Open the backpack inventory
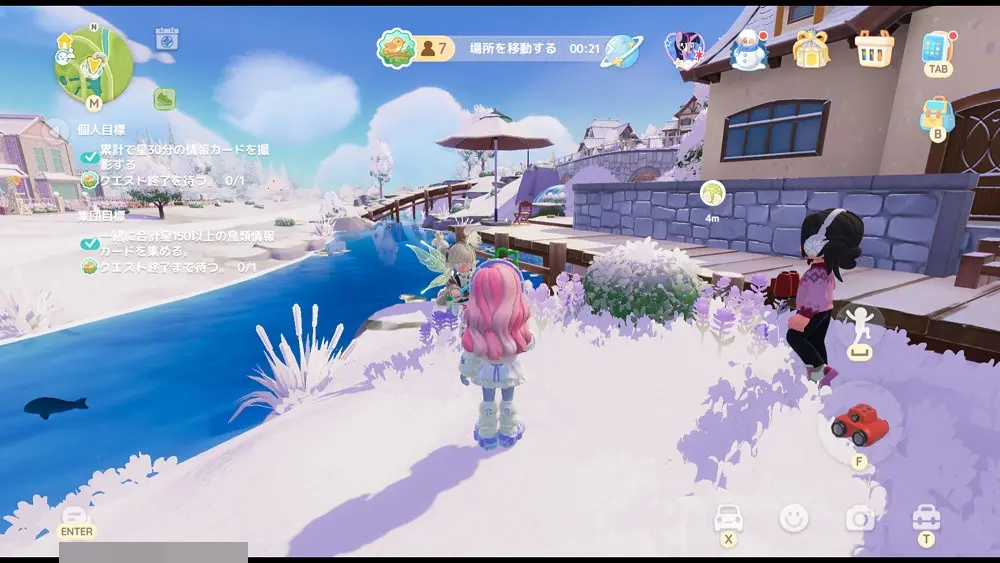Image resolution: width=1000 pixels, height=563 pixels. (937, 115)
